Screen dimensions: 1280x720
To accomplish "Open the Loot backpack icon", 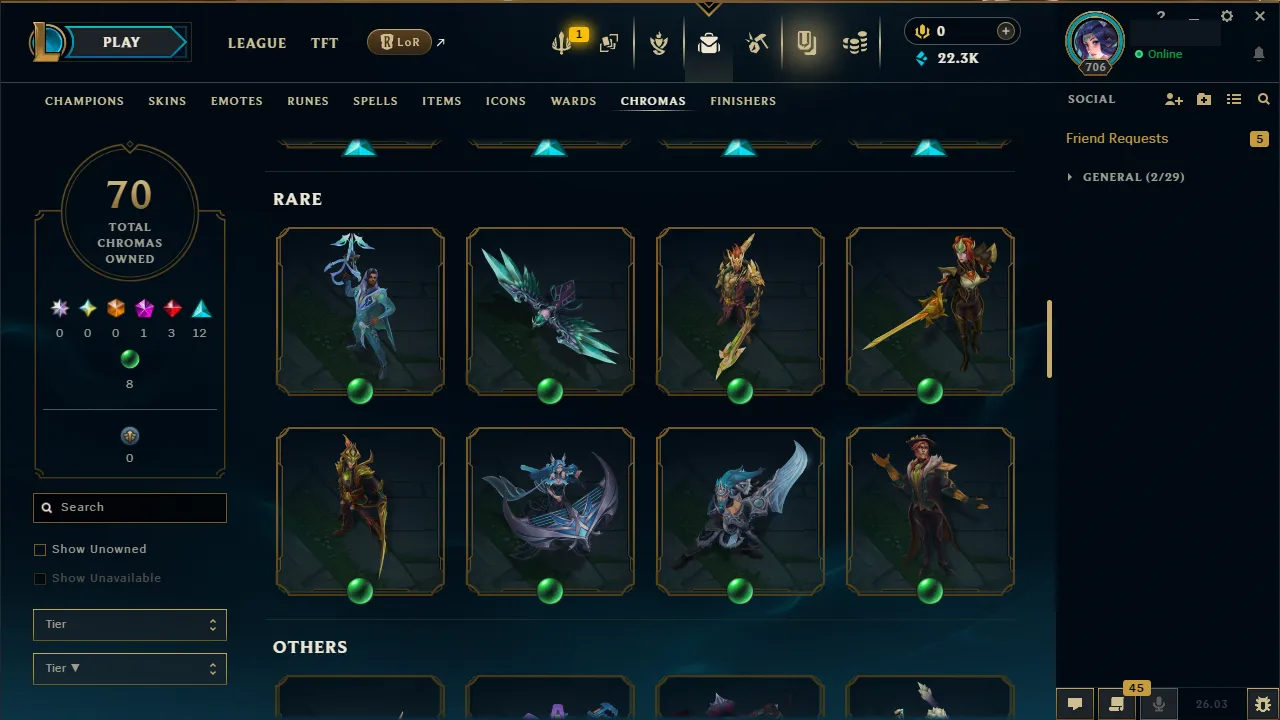I will (708, 42).
